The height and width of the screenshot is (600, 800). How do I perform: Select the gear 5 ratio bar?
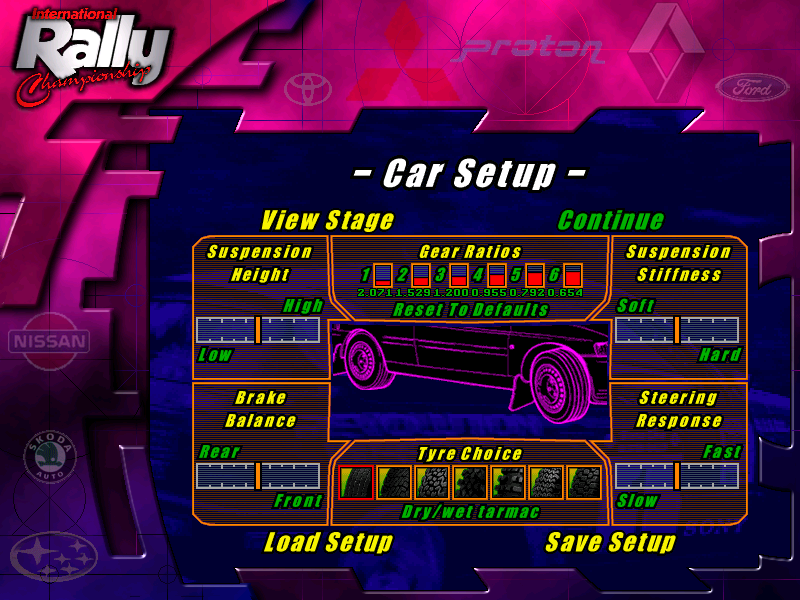(x=535, y=275)
